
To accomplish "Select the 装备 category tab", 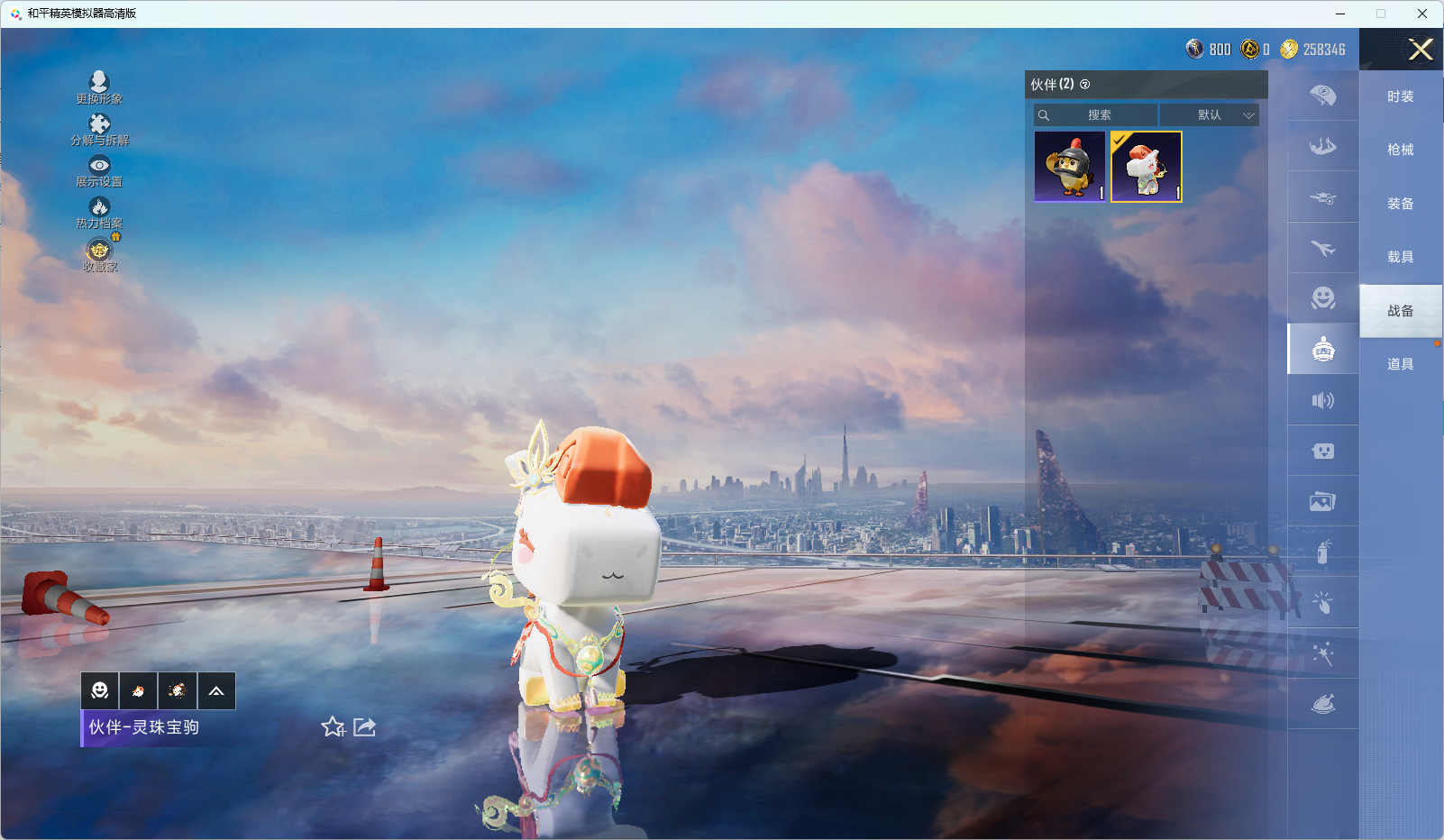I will [x=1400, y=204].
